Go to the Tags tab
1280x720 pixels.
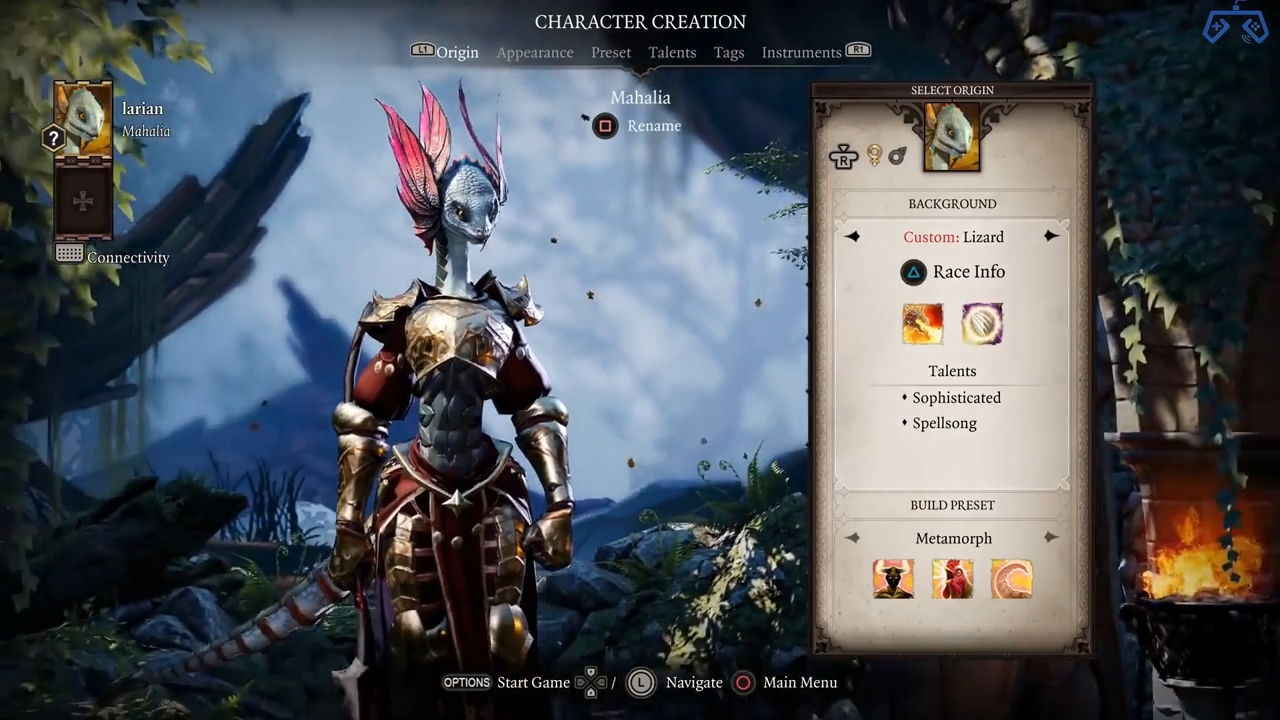(729, 52)
